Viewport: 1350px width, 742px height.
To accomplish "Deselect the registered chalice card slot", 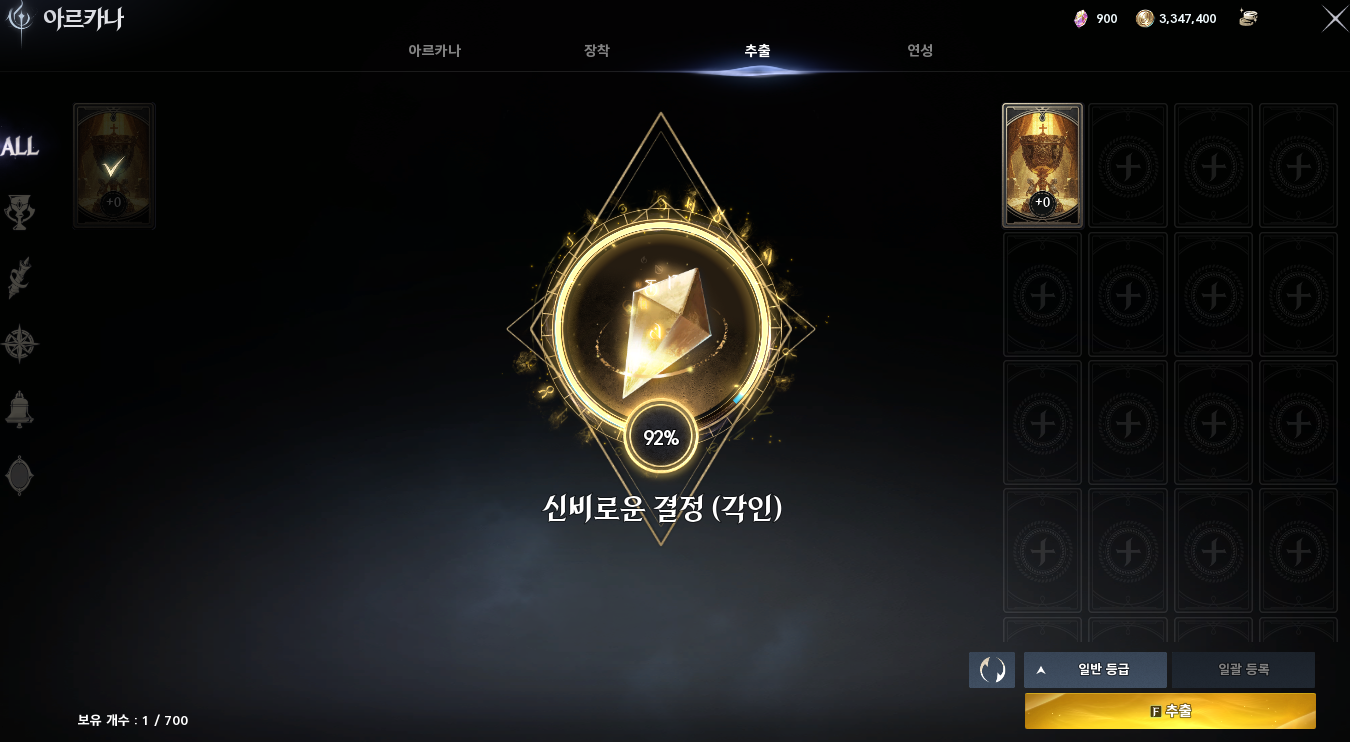I will point(1042,165).
